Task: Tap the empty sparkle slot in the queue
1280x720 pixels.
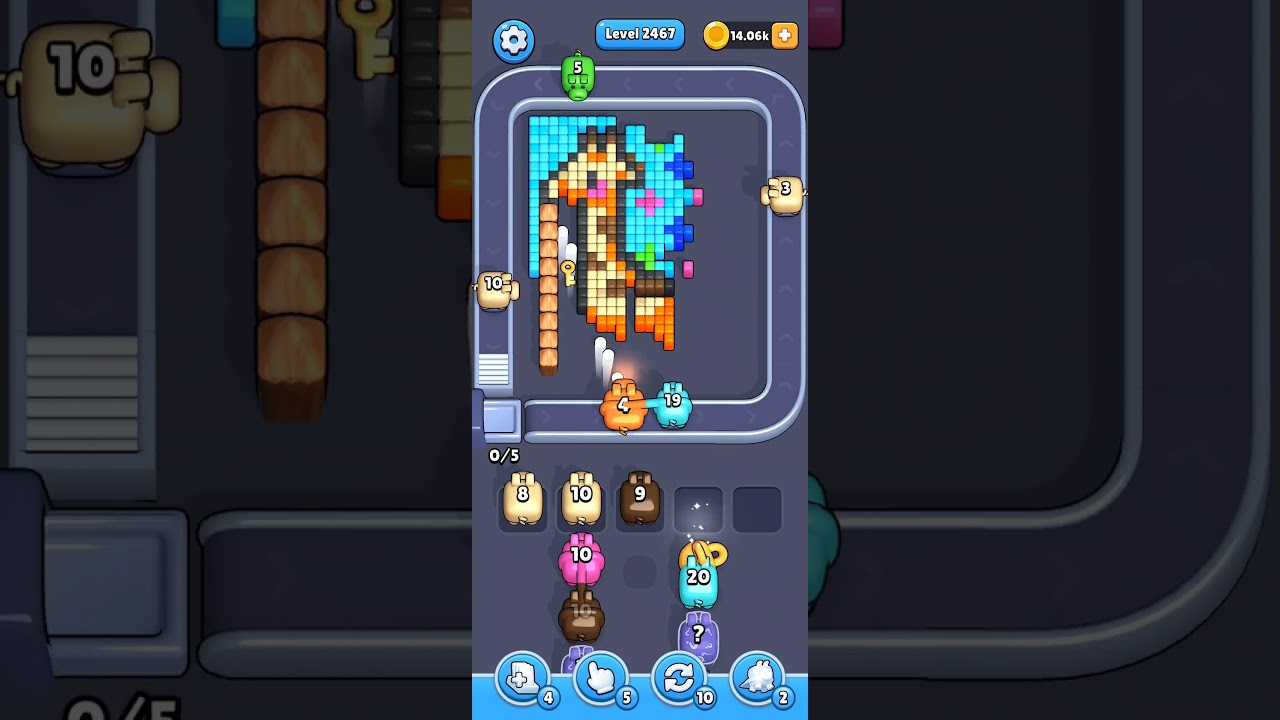Action: 698,508
